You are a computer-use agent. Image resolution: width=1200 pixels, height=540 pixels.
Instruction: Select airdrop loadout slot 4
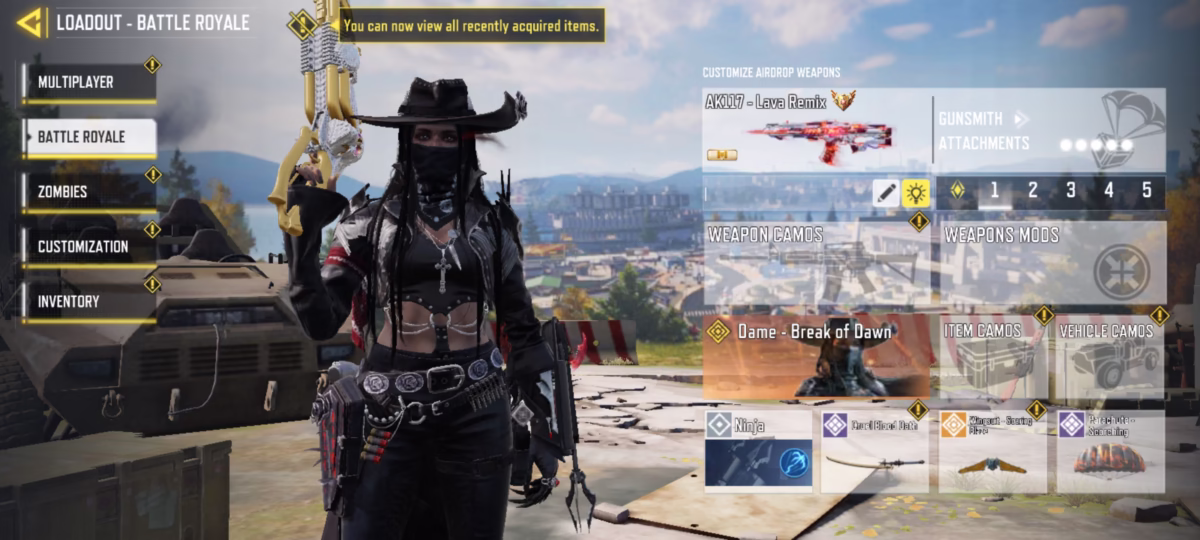1109,191
